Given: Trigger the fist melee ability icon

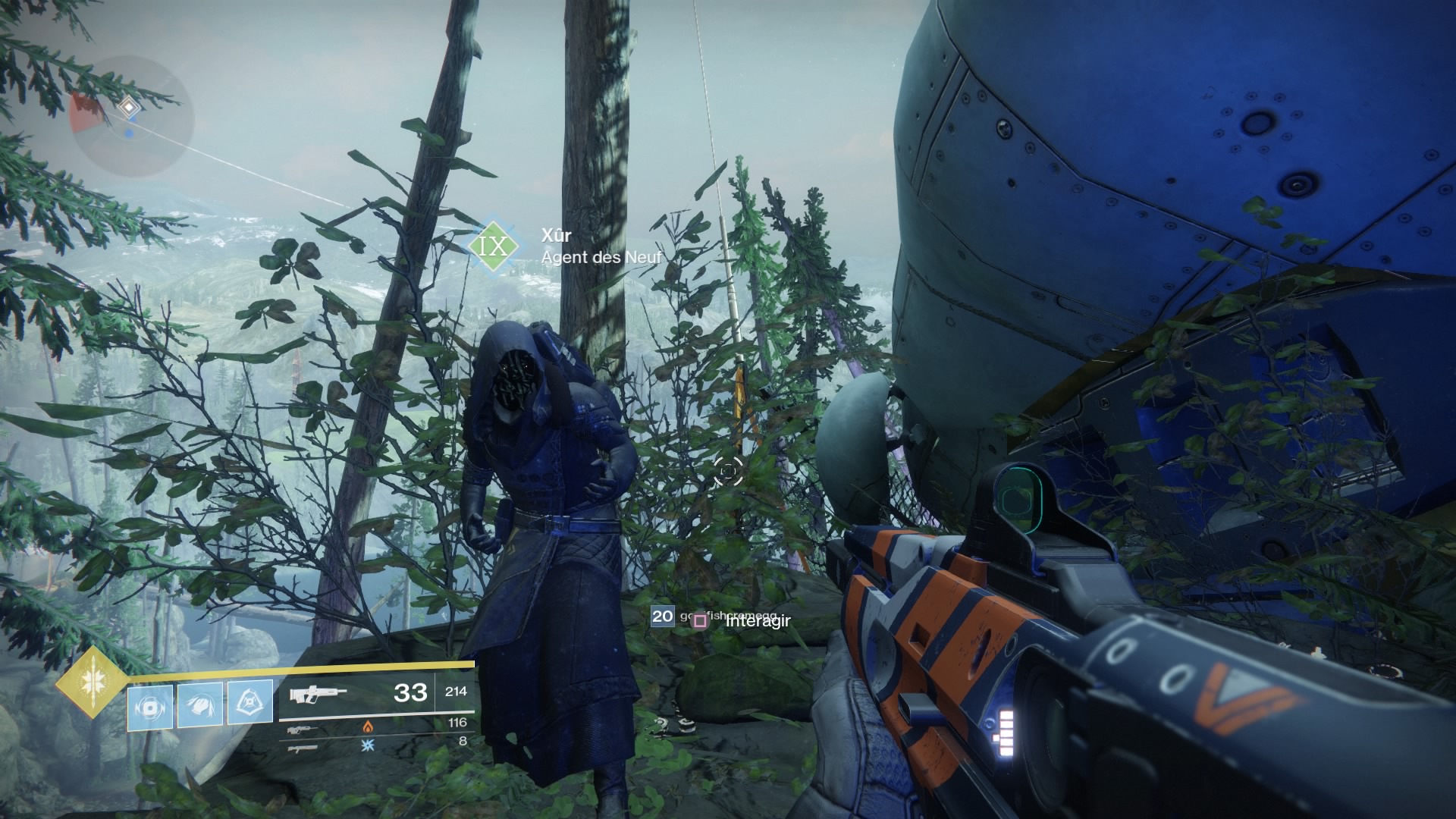Looking at the screenshot, I should (x=200, y=705).
